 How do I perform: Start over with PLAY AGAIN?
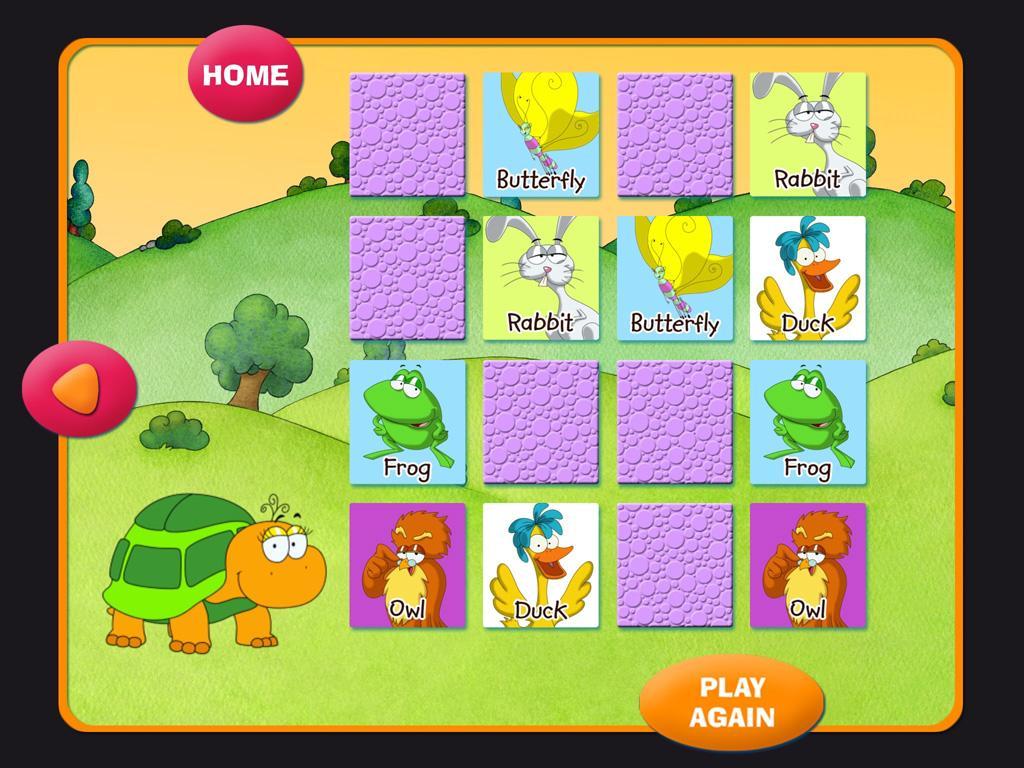[x=732, y=702]
